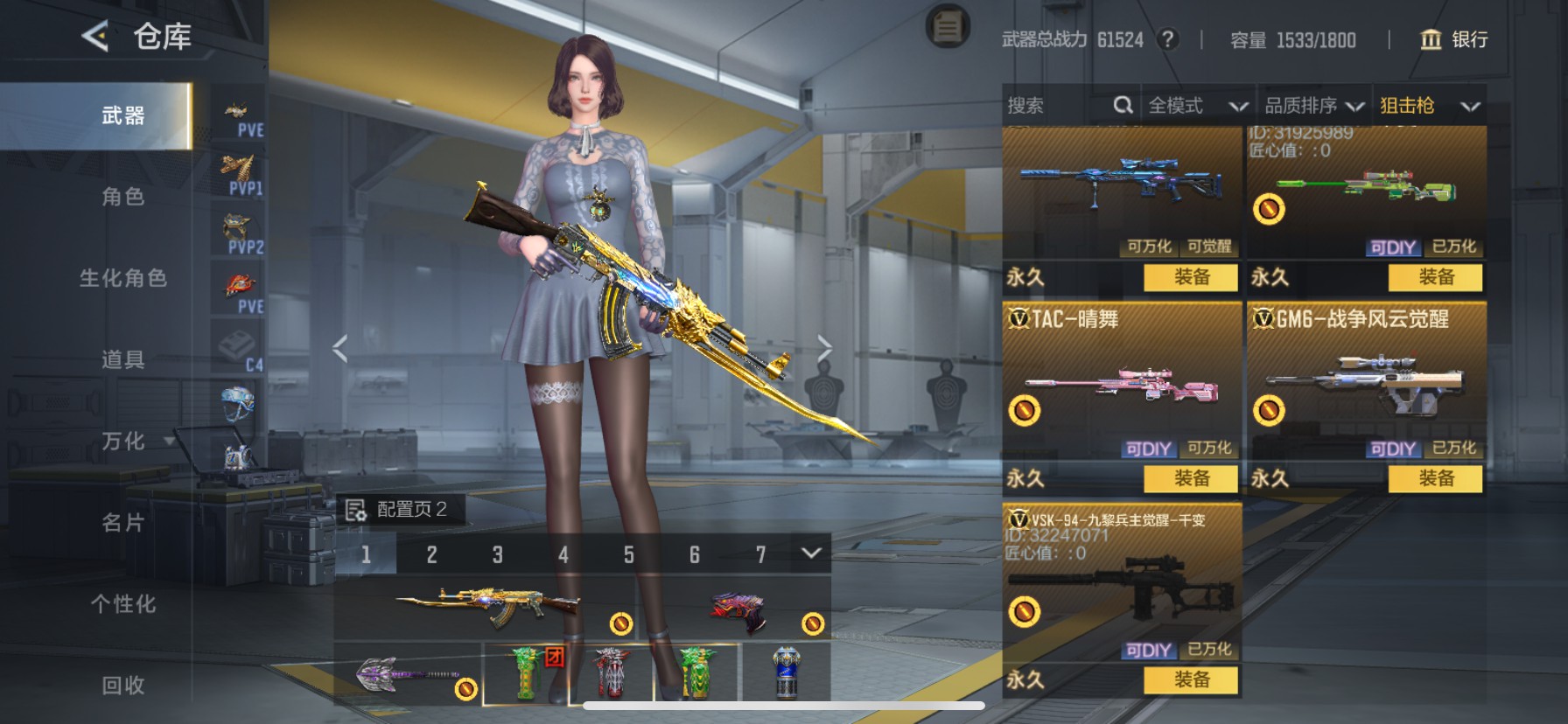Switch to loadout slot 3
This screenshot has width=1568, height=724.
(497, 554)
